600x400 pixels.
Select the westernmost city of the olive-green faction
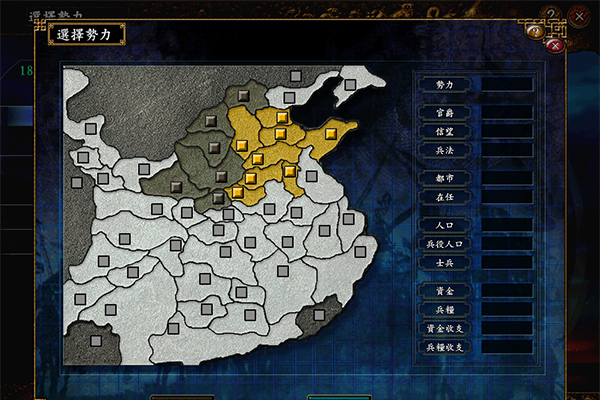[x=176, y=185]
